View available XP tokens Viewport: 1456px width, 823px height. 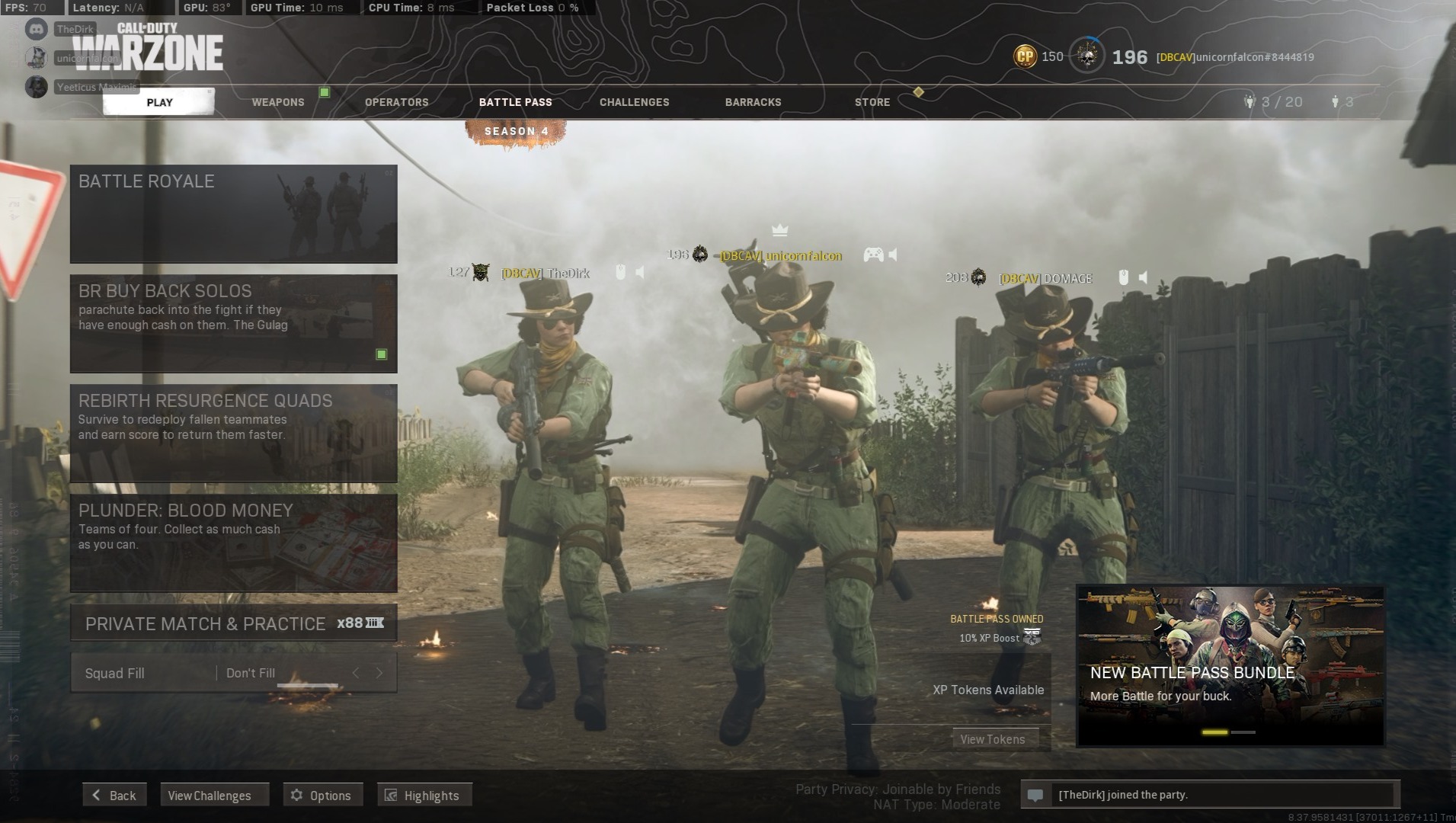[992, 739]
